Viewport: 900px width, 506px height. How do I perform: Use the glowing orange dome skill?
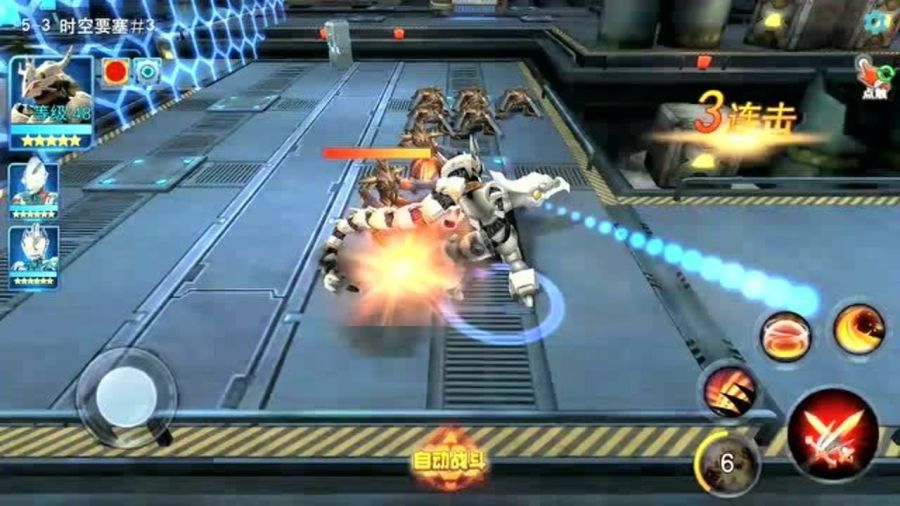point(785,337)
